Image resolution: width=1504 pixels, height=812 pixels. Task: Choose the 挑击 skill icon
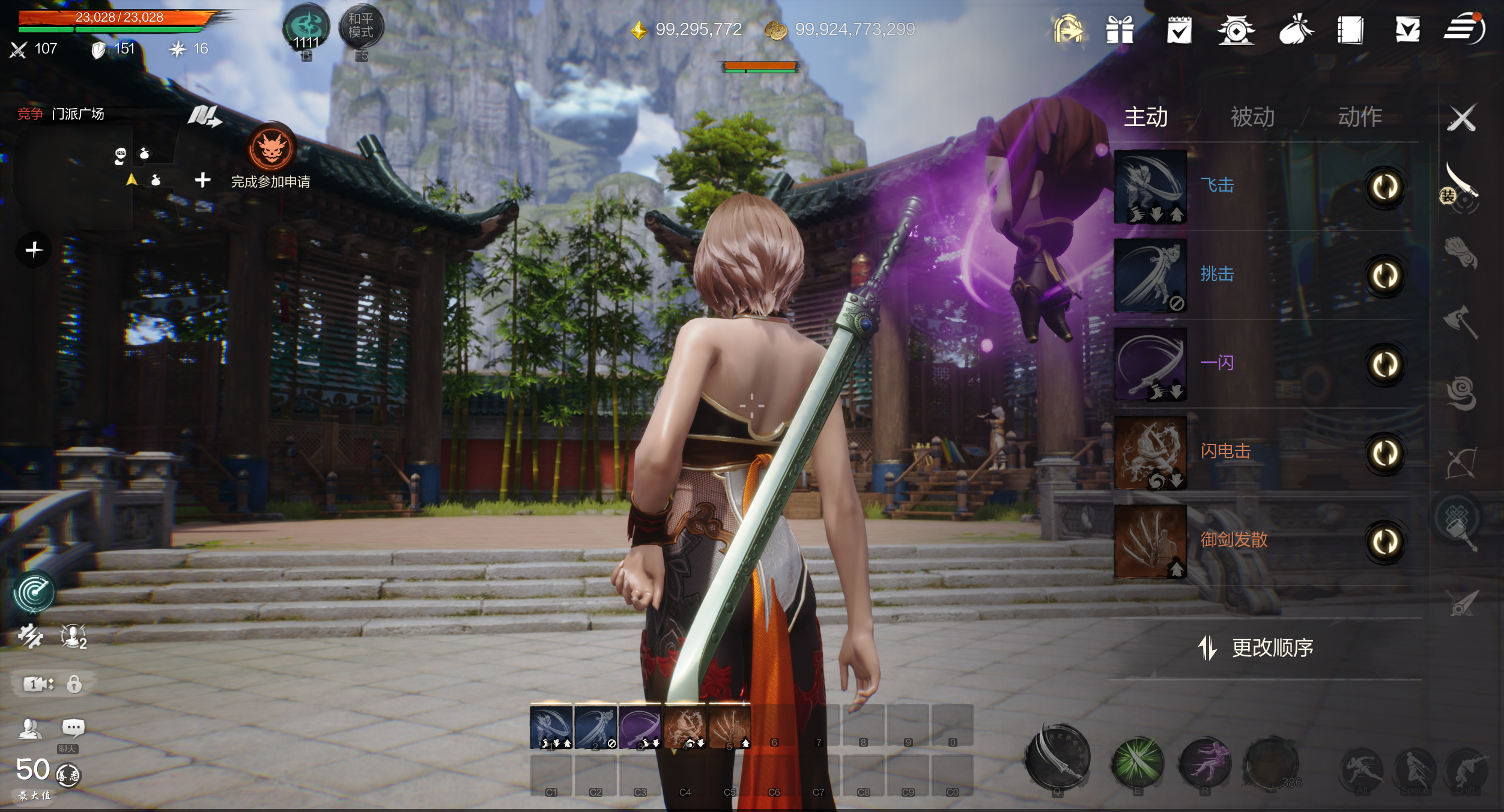coord(1150,276)
